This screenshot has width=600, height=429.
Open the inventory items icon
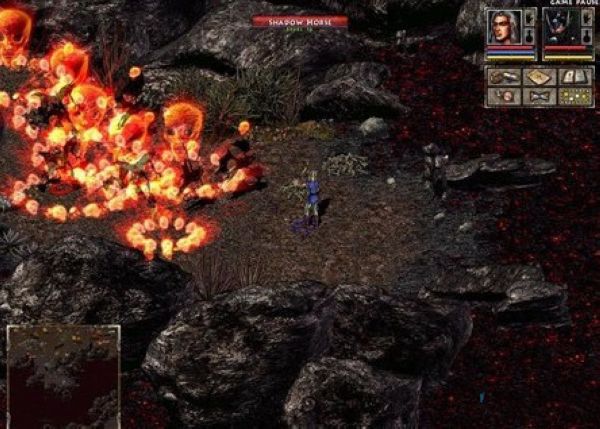coord(503,77)
